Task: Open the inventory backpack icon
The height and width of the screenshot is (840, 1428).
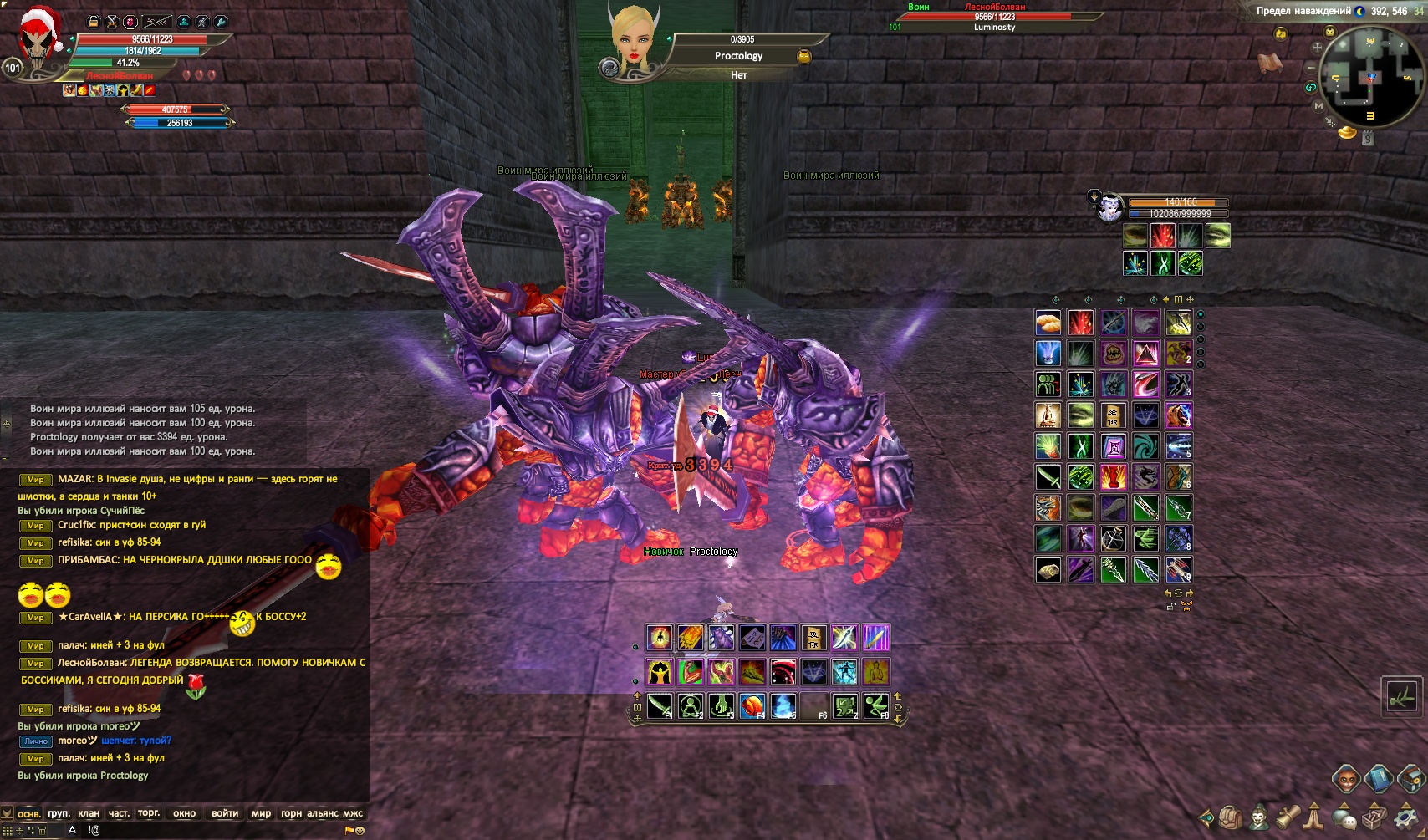Action: [1230, 817]
